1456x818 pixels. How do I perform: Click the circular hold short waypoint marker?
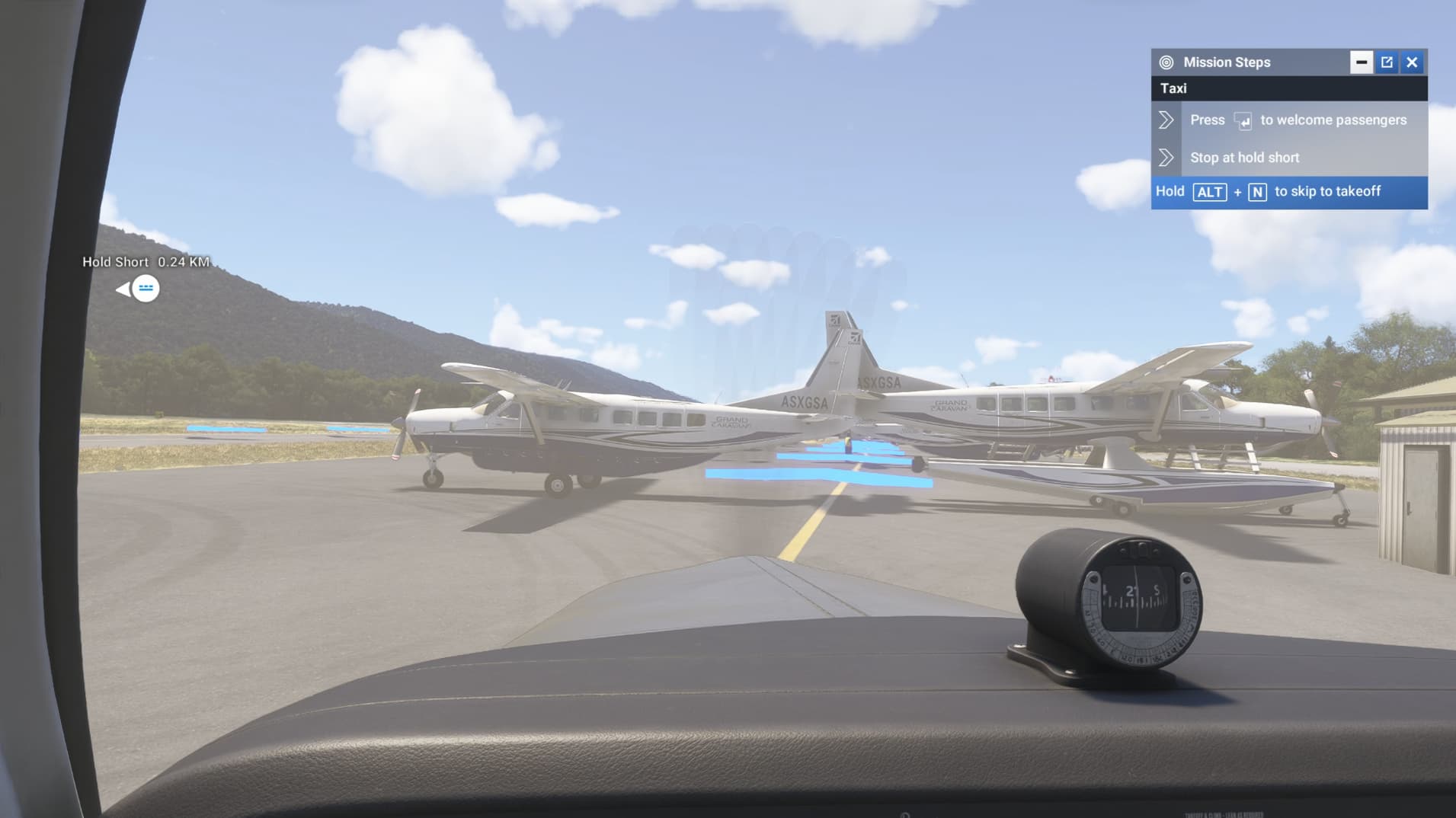(145, 289)
